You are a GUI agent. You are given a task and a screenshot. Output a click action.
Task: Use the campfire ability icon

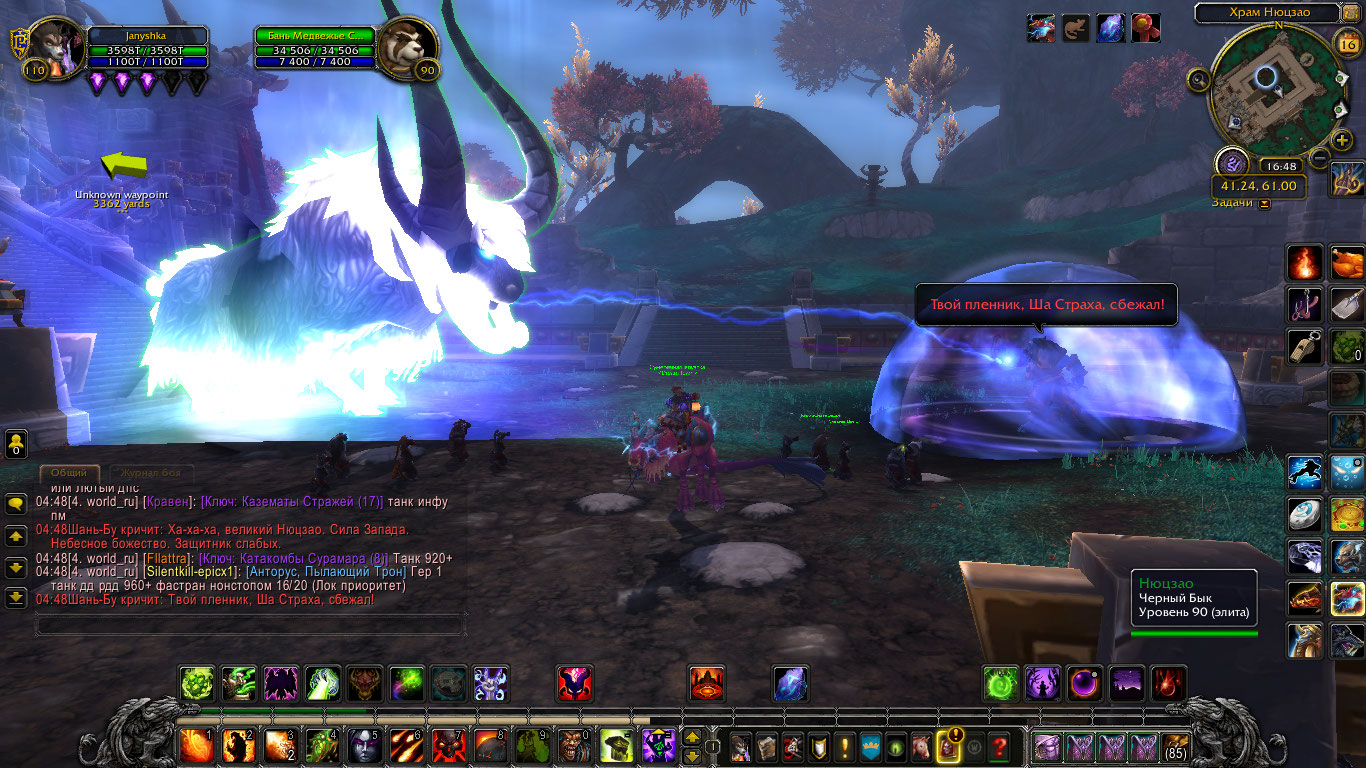[x=1304, y=263]
